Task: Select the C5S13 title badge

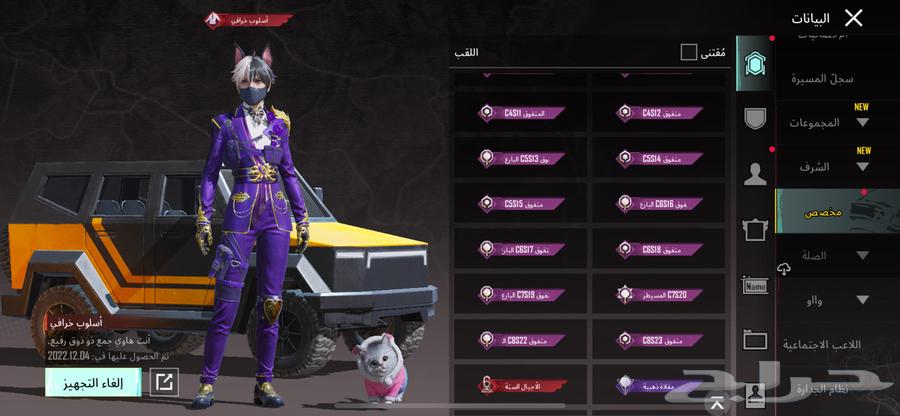Action: (x=520, y=158)
